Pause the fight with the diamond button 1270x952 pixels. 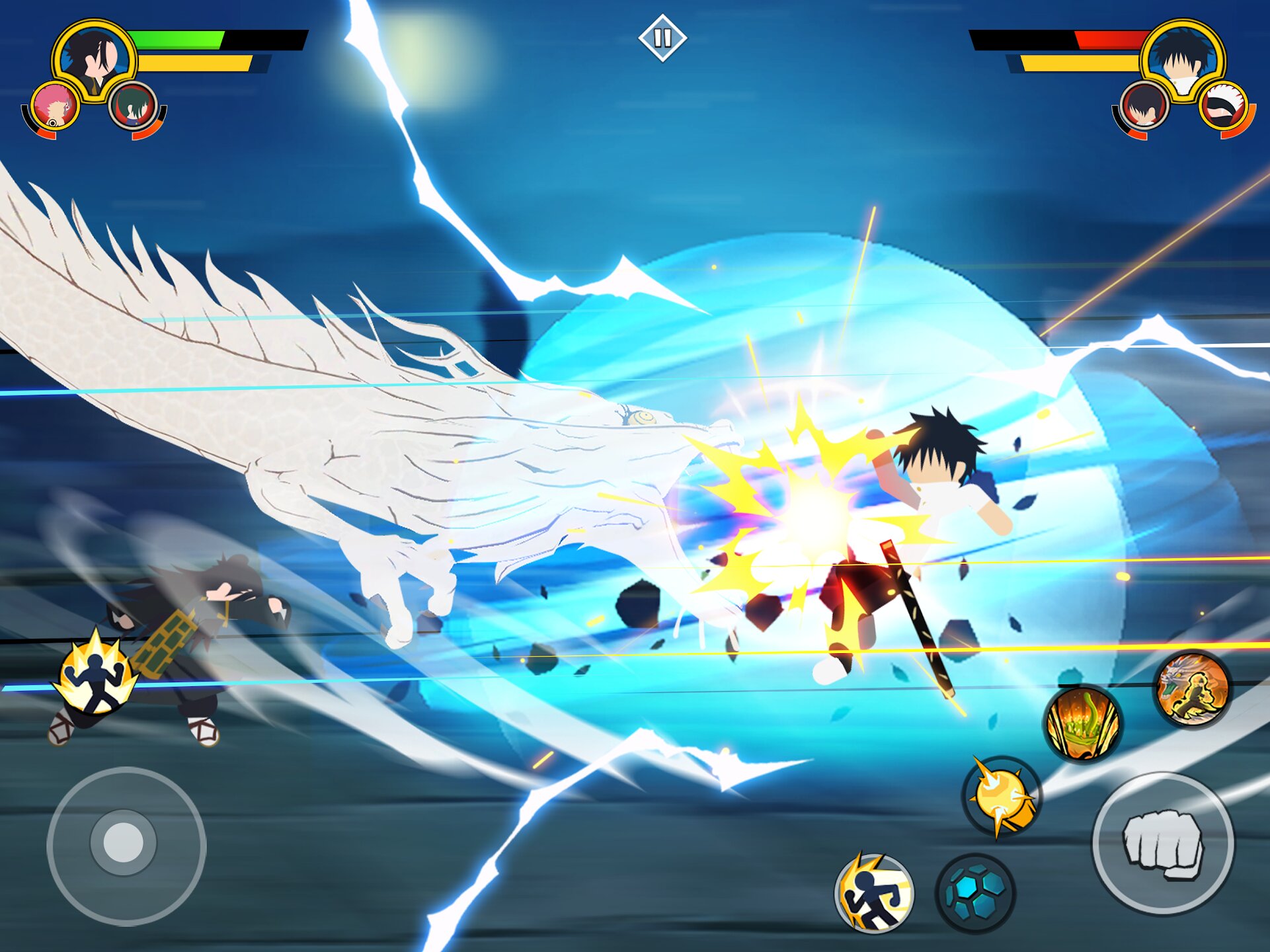pyautogui.click(x=662, y=38)
